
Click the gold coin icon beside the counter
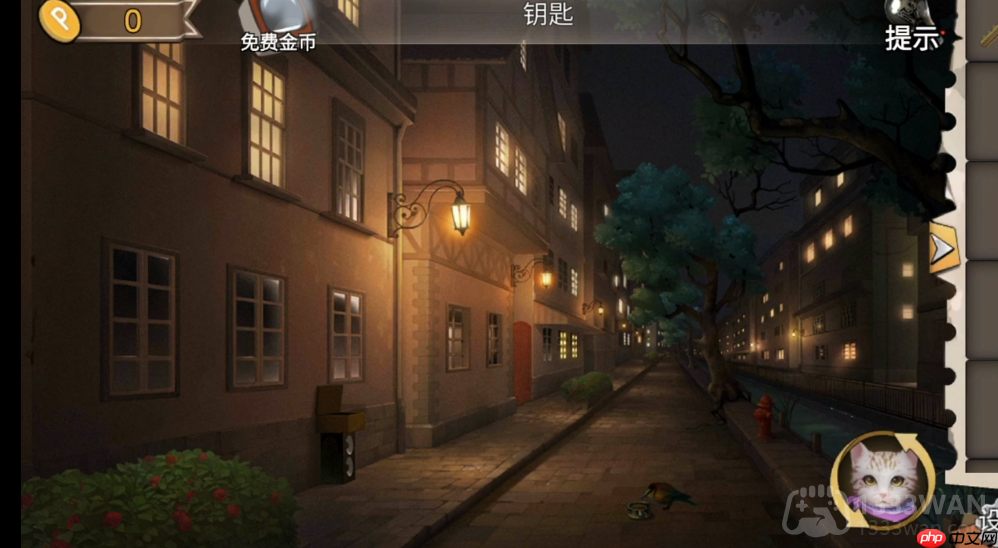tap(59, 20)
